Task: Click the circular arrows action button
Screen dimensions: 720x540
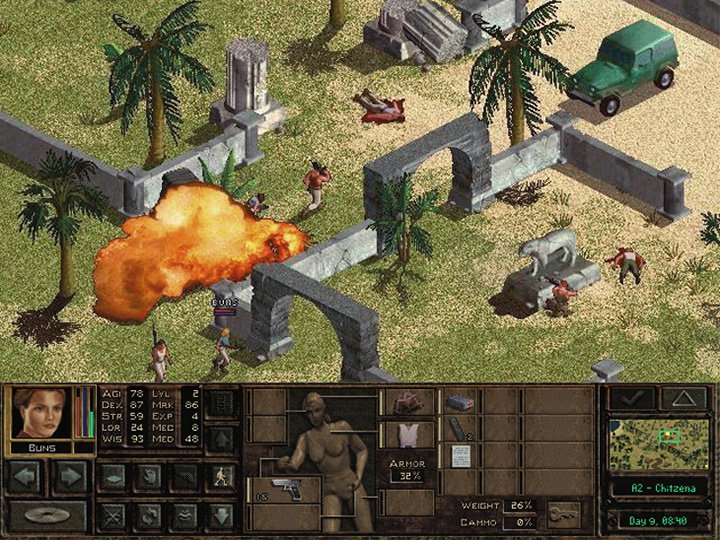Action: pyautogui.click(x=147, y=515)
